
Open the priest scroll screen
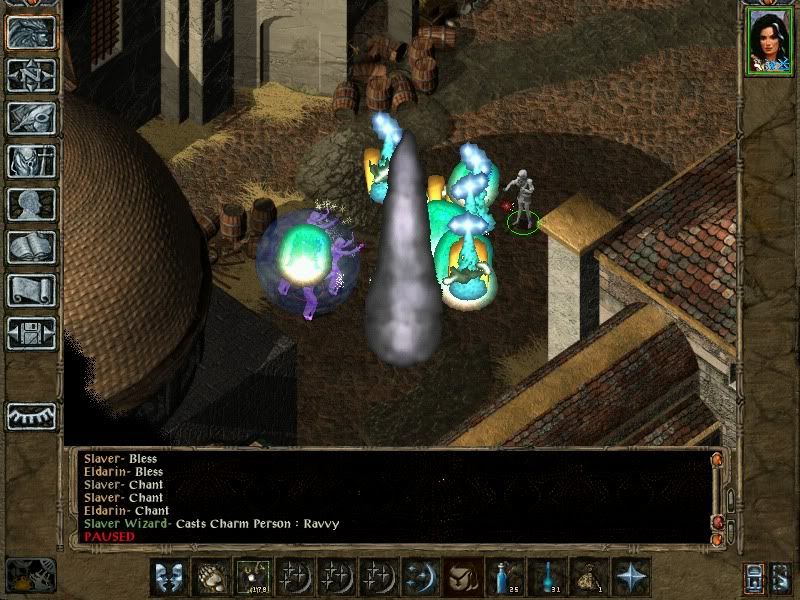[32, 290]
